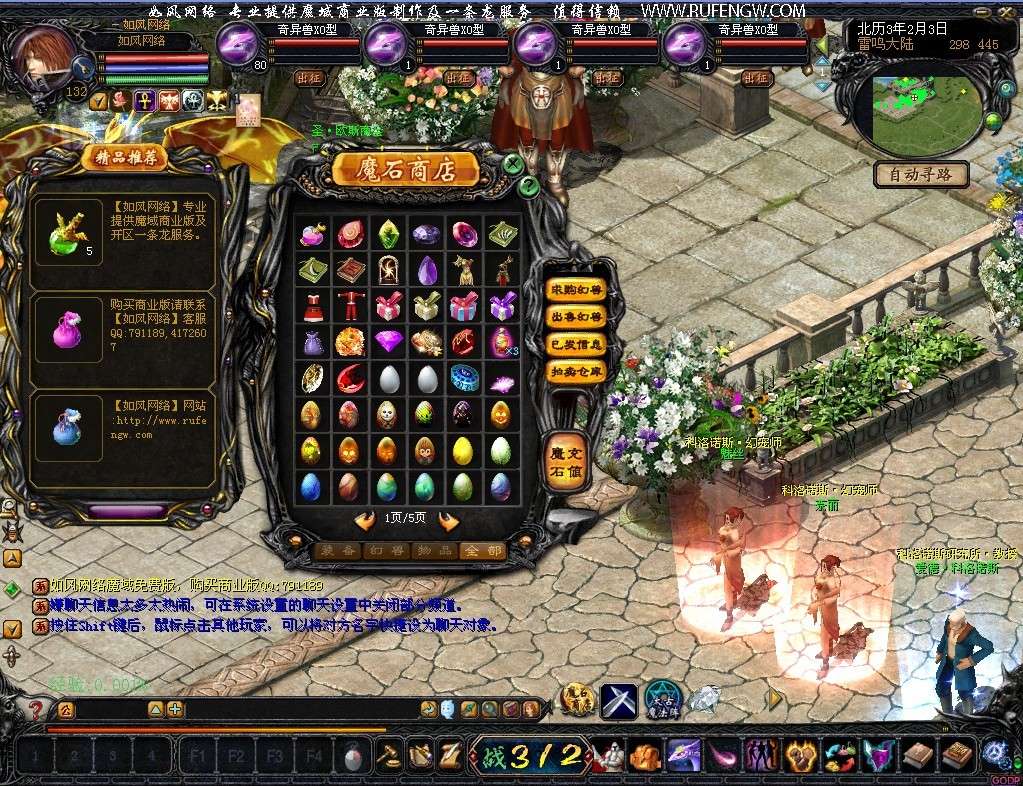1023x786 pixels.
Task: Select the purple diamond gem item
Action: click(x=388, y=341)
